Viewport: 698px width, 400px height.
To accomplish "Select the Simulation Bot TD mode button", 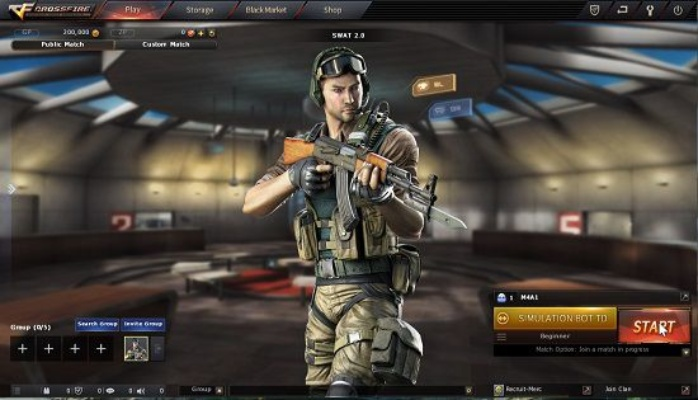I will [555, 318].
